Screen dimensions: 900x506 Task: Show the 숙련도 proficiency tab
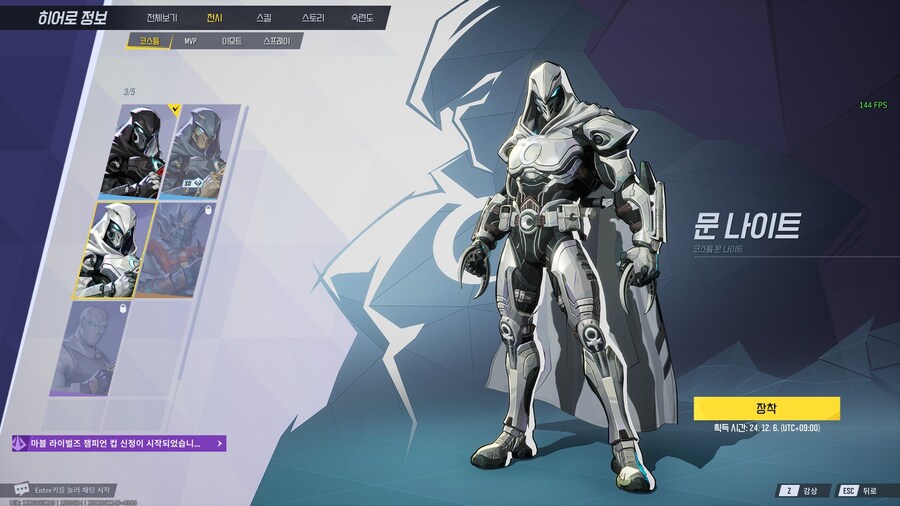pos(362,18)
